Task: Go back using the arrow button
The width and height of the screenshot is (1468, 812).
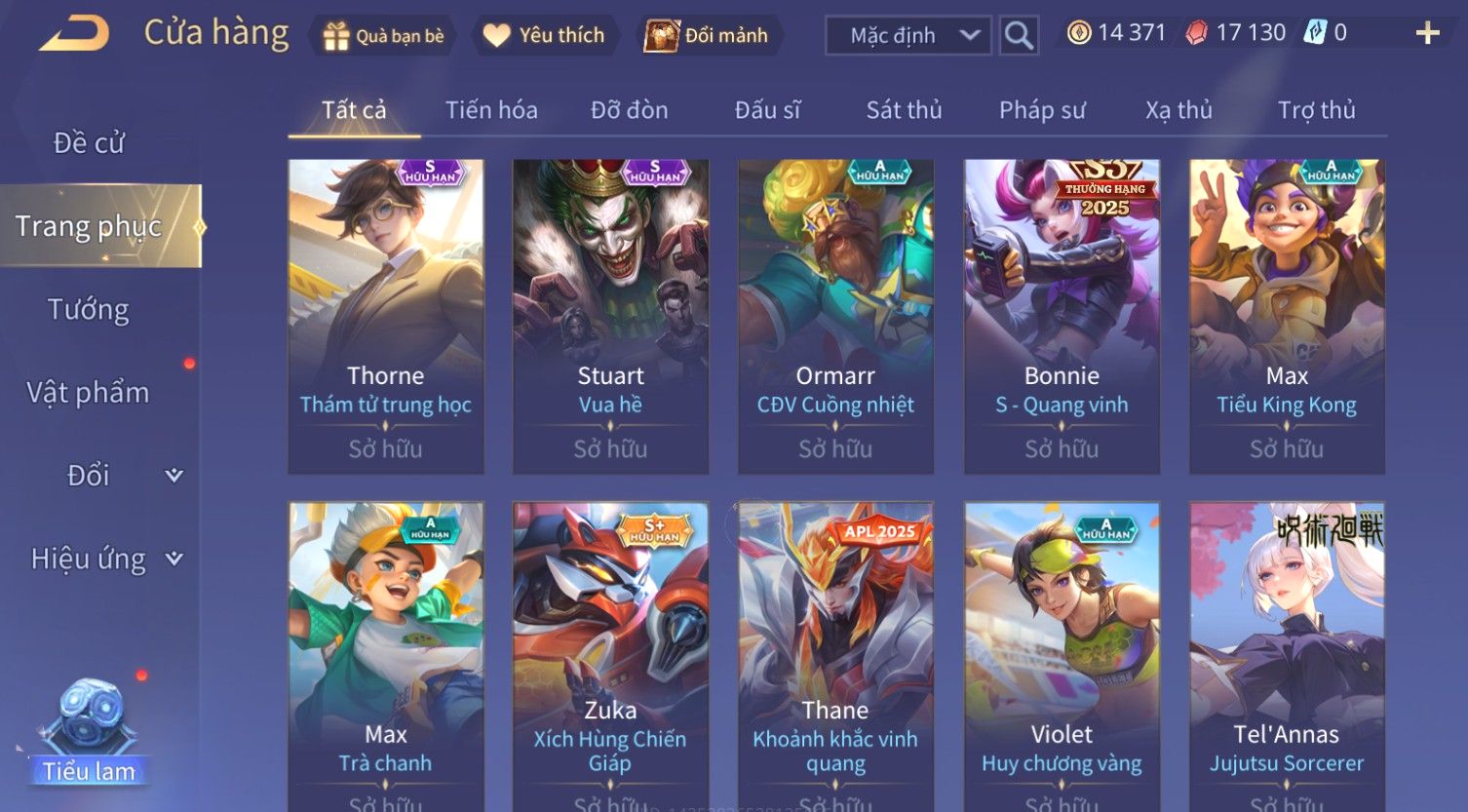Action: pyautogui.click(x=74, y=34)
